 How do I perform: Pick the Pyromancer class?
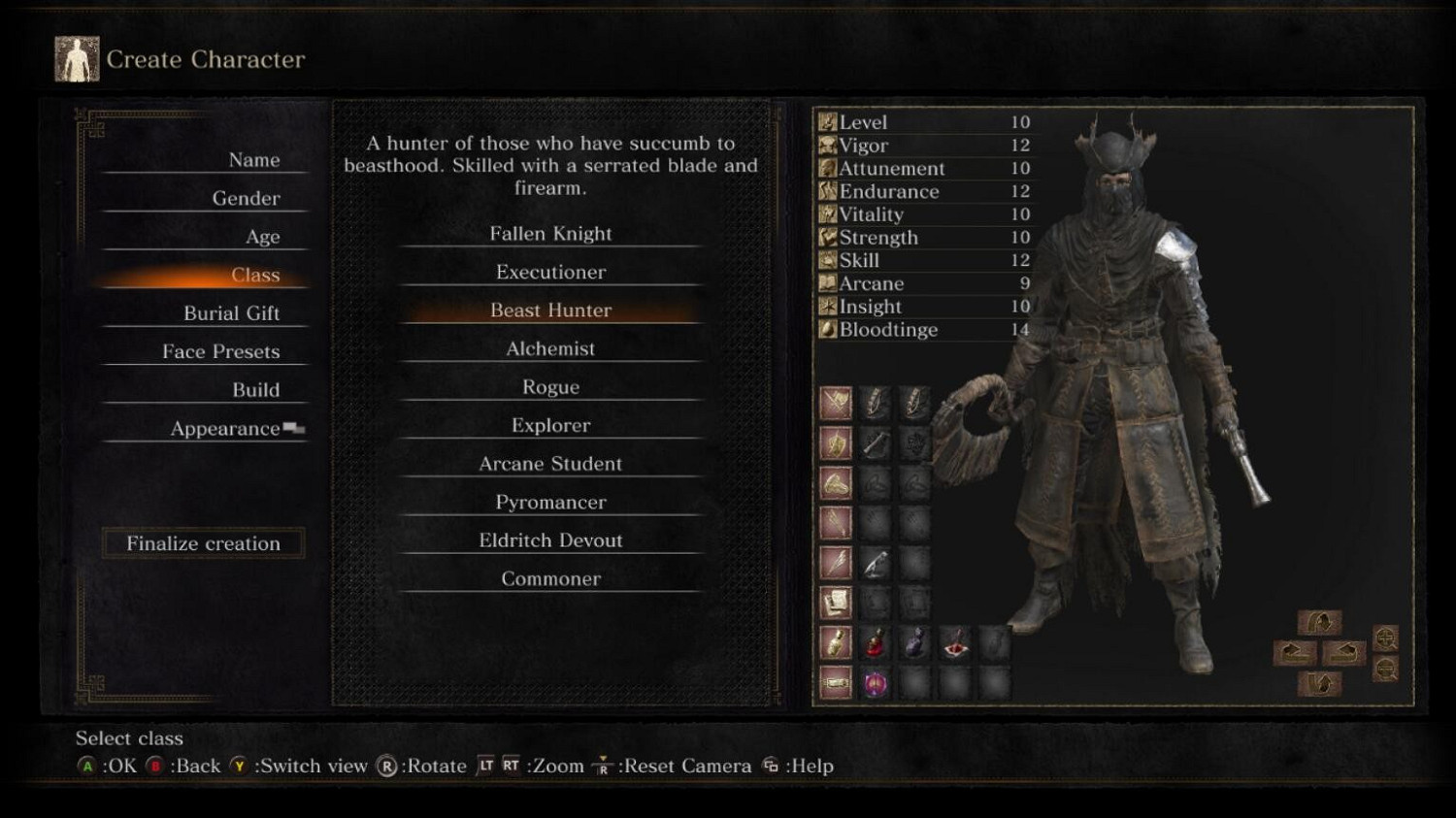pos(550,503)
